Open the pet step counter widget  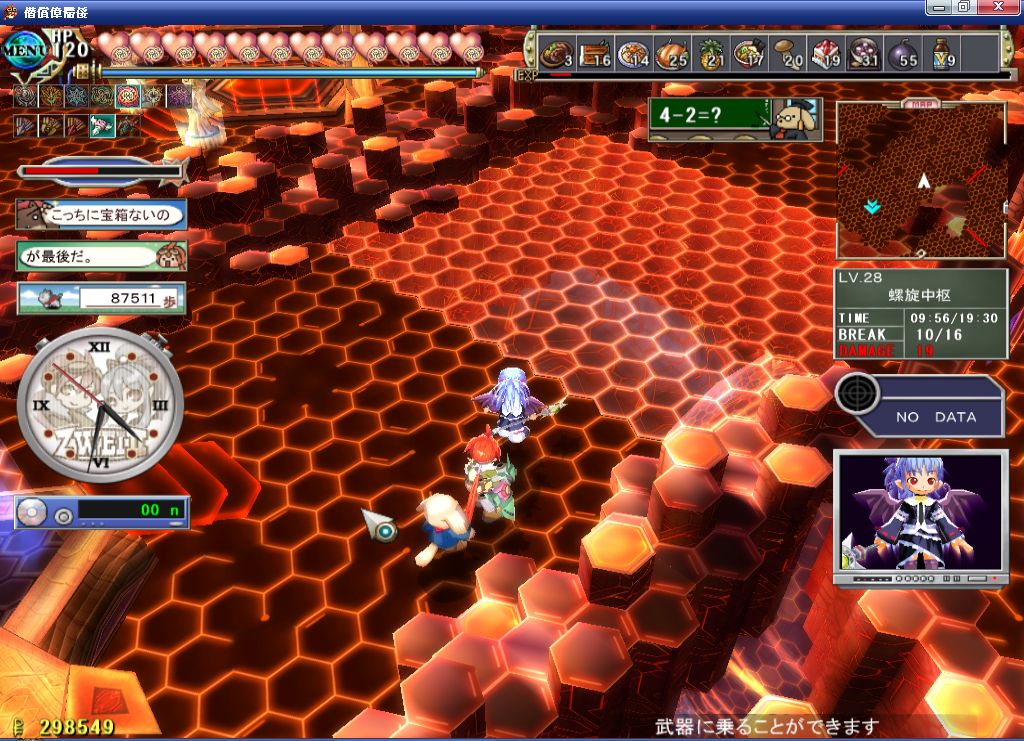[x=101, y=298]
